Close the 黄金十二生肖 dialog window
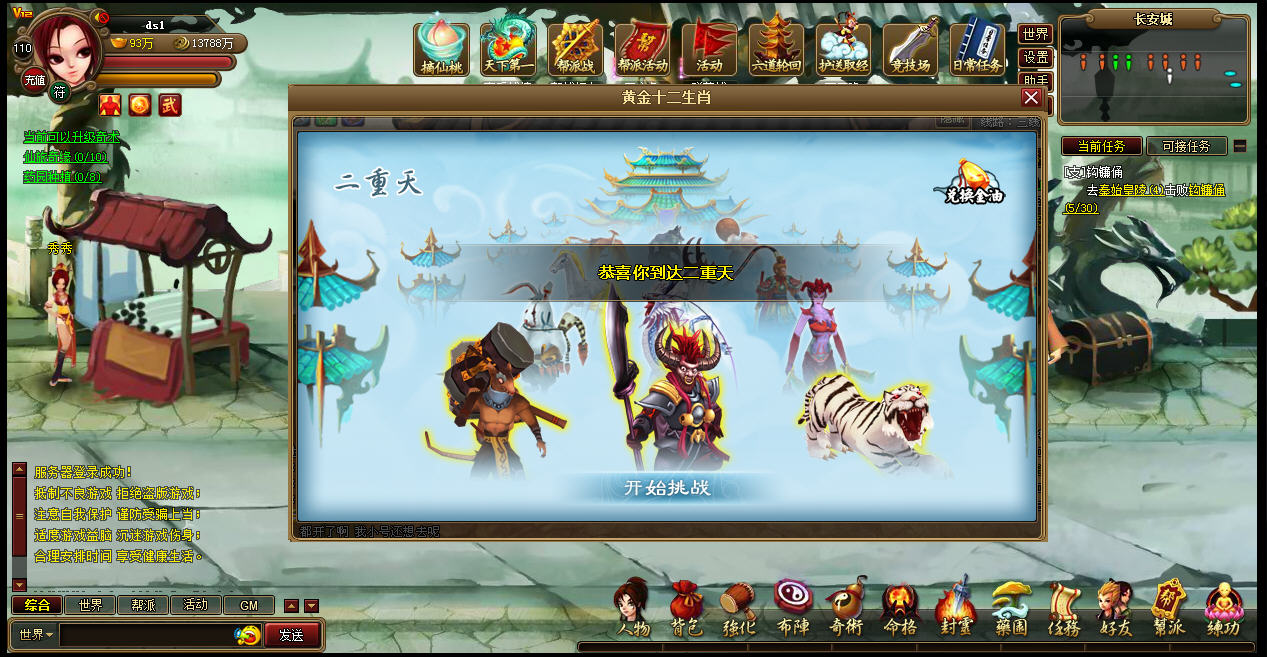 (x=1031, y=98)
